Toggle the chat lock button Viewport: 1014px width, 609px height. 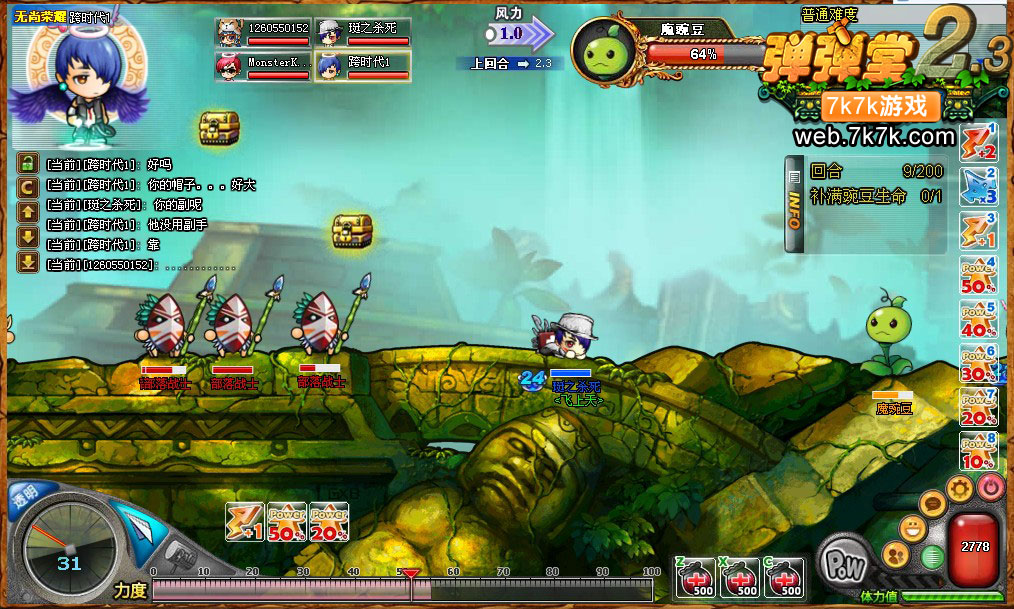(x=28, y=164)
